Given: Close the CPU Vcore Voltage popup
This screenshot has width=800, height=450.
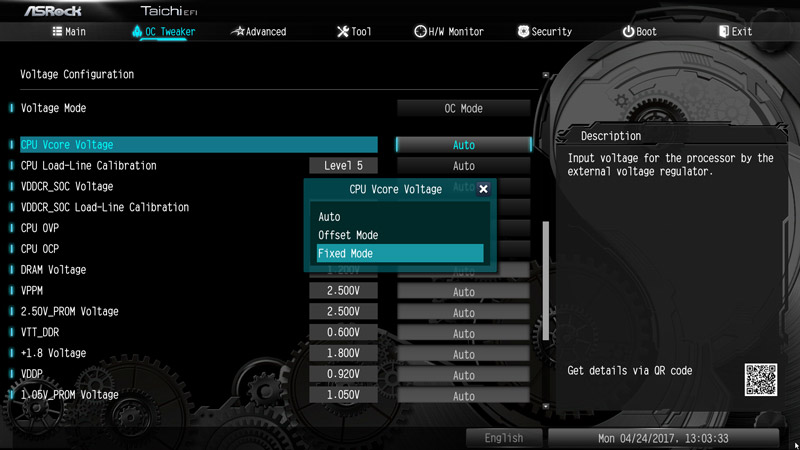Looking at the screenshot, I should (x=484, y=189).
